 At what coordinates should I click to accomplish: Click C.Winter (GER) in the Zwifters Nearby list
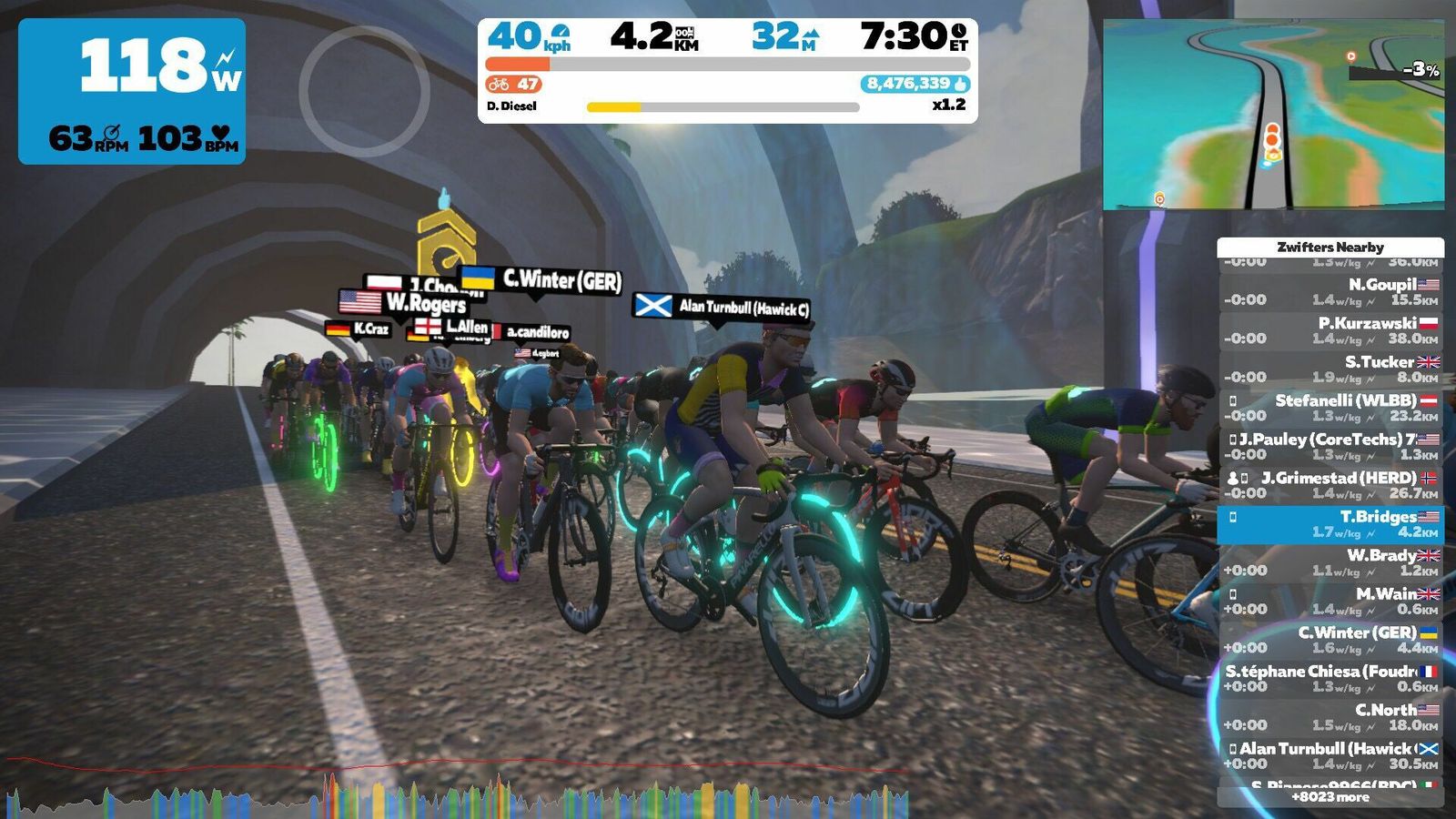tap(1330, 641)
